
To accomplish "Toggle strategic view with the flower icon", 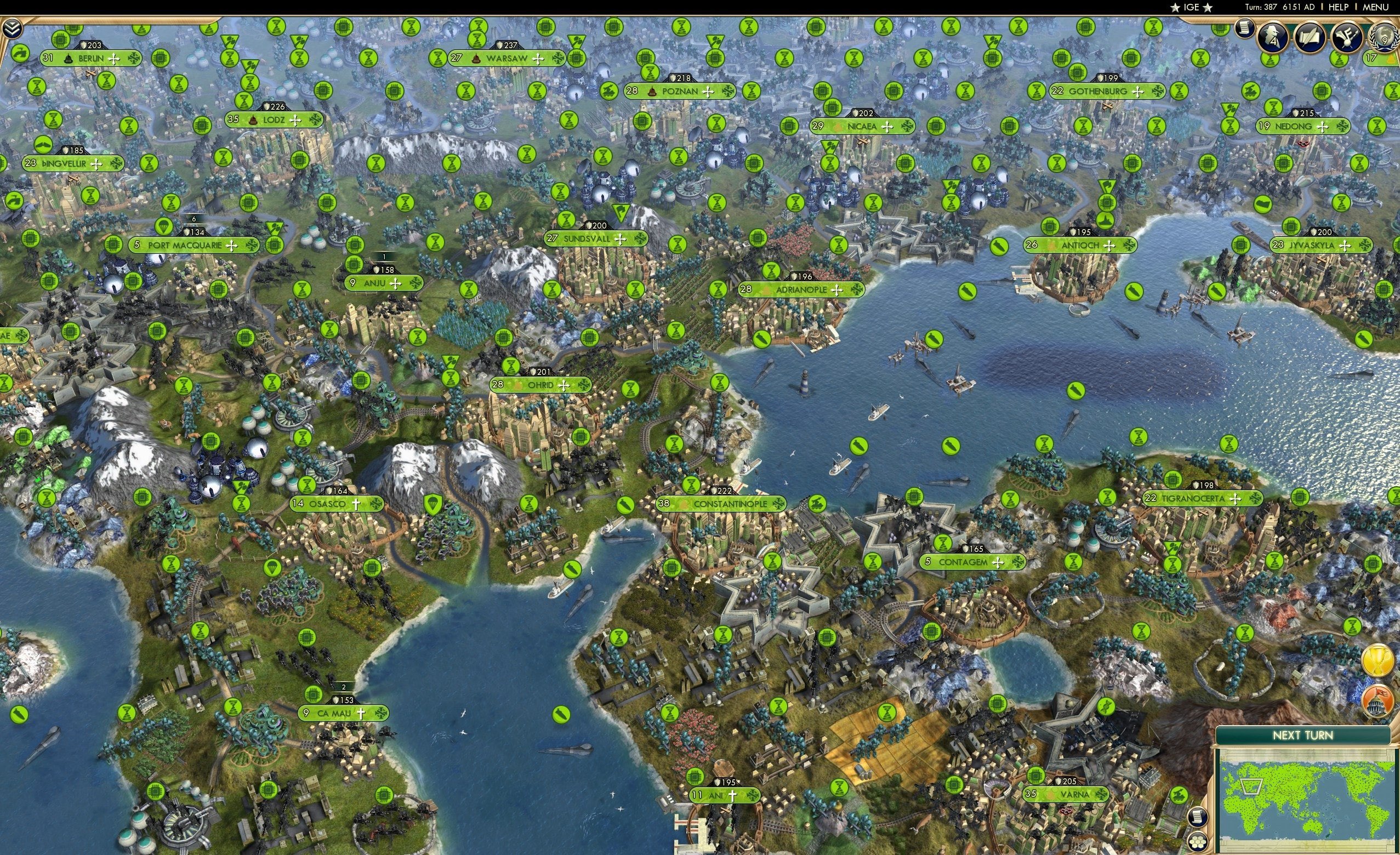I will click(x=1199, y=843).
